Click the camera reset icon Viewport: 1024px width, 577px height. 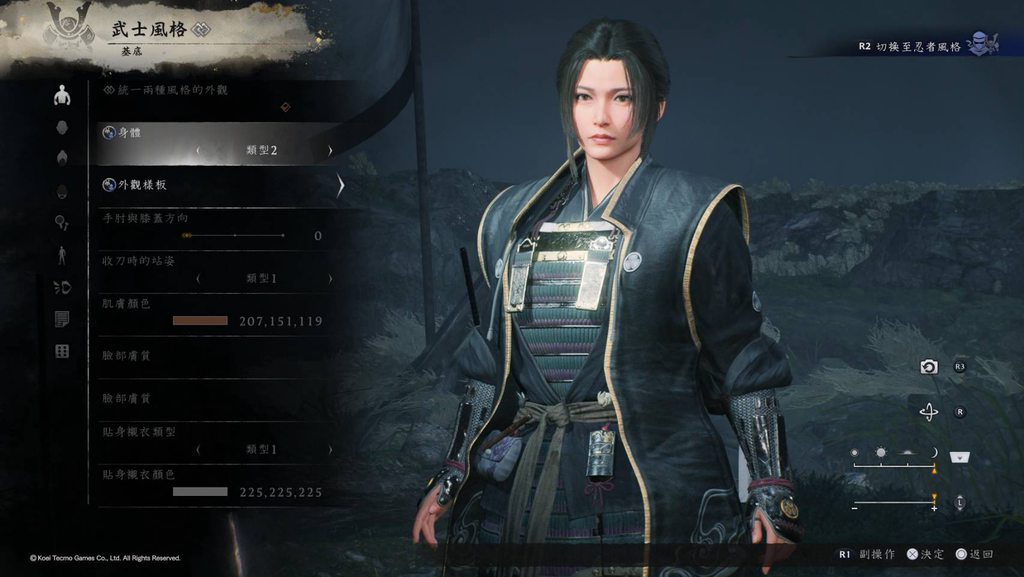pyautogui.click(x=929, y=367)
